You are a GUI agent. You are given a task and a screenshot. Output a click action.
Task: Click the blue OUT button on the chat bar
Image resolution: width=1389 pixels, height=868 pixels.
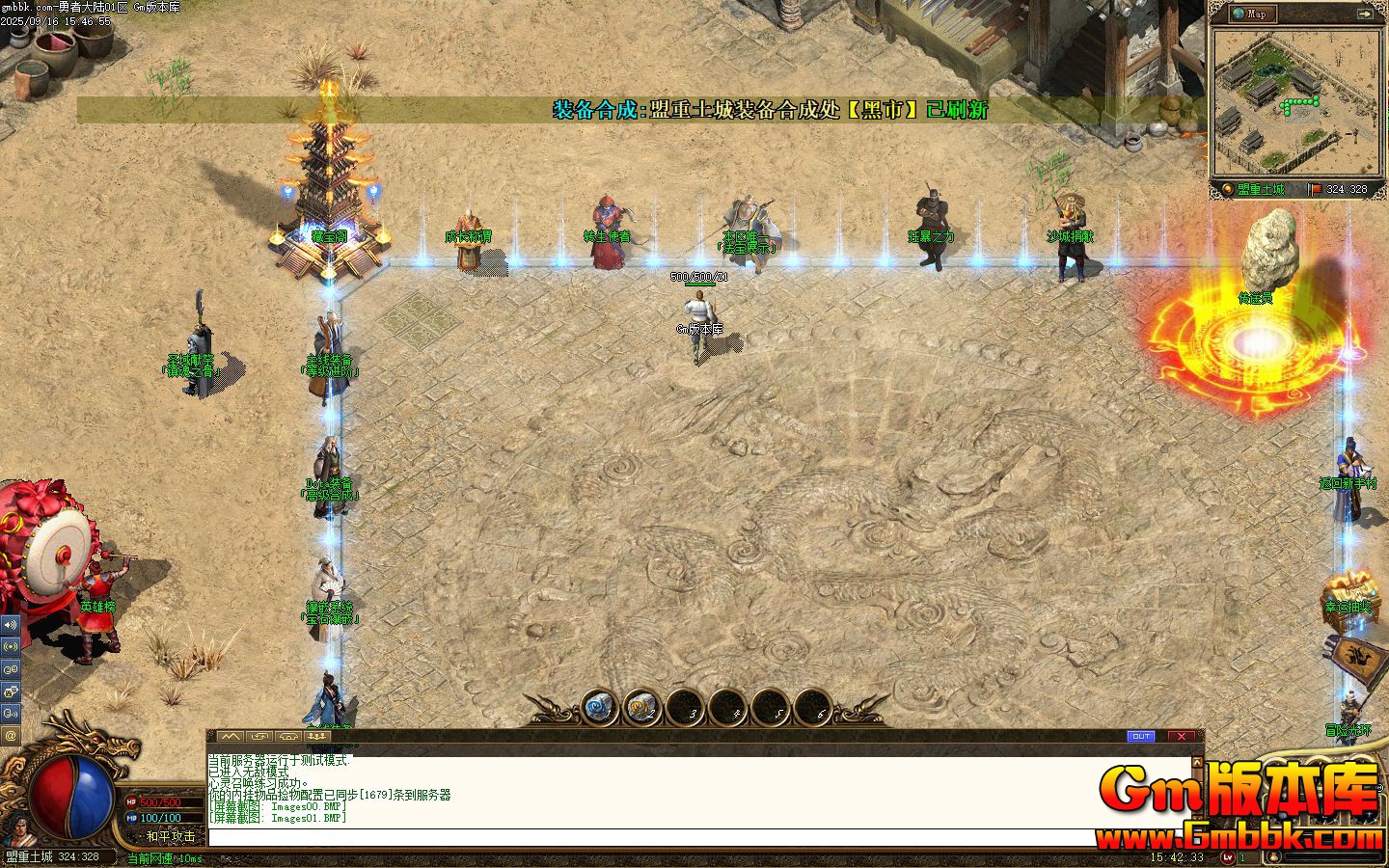point(1141,736)
